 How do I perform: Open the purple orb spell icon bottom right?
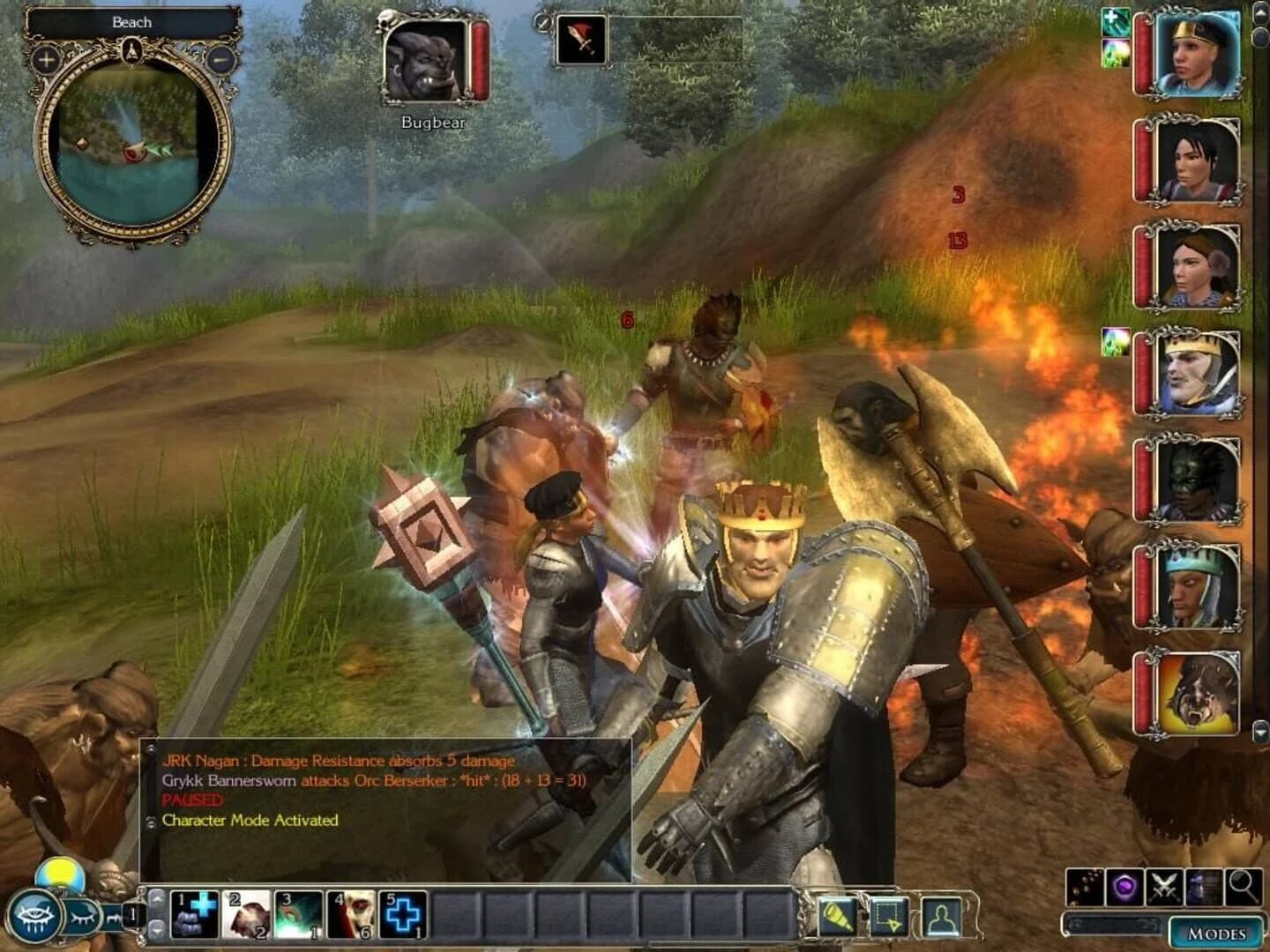[x=1124, y=886]
